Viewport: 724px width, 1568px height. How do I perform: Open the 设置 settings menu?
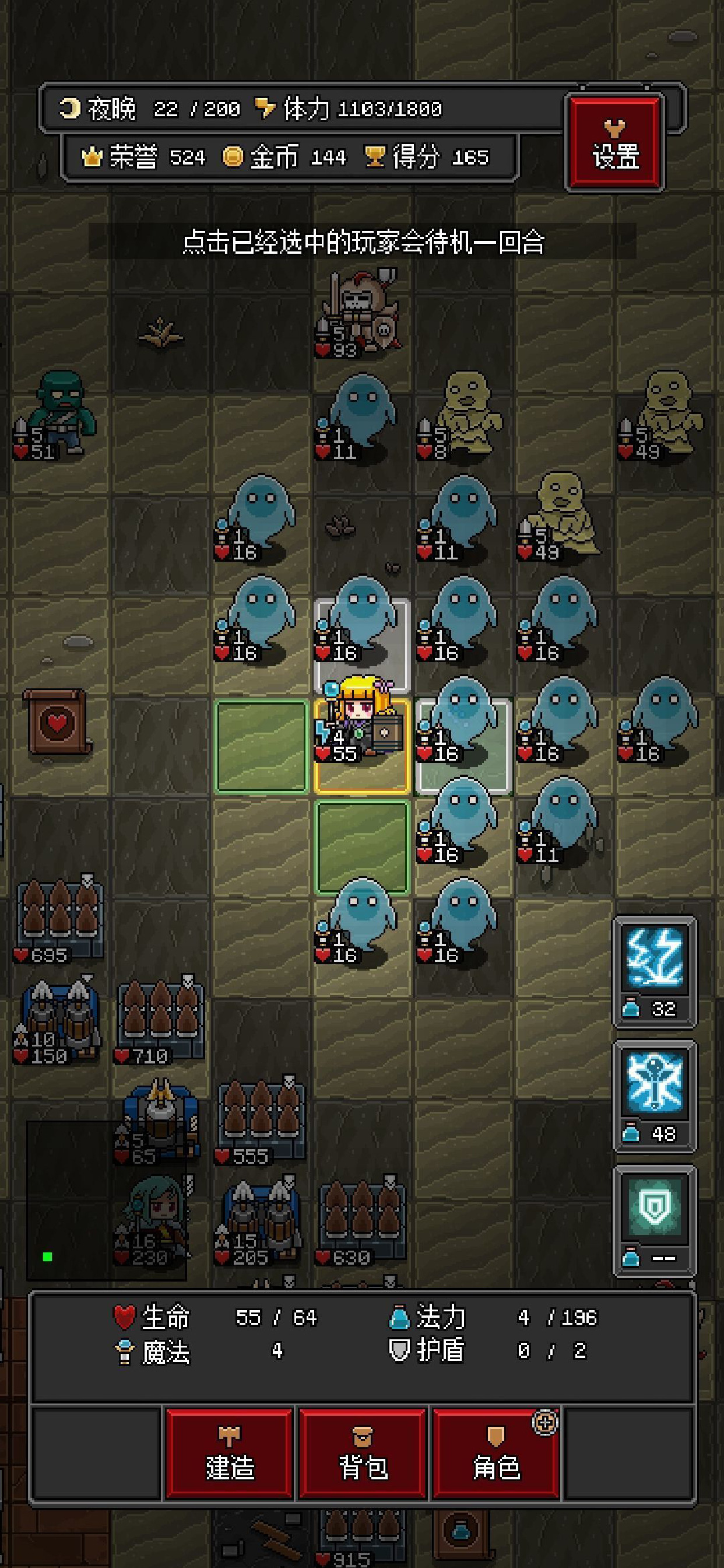[x=614, y=143]
